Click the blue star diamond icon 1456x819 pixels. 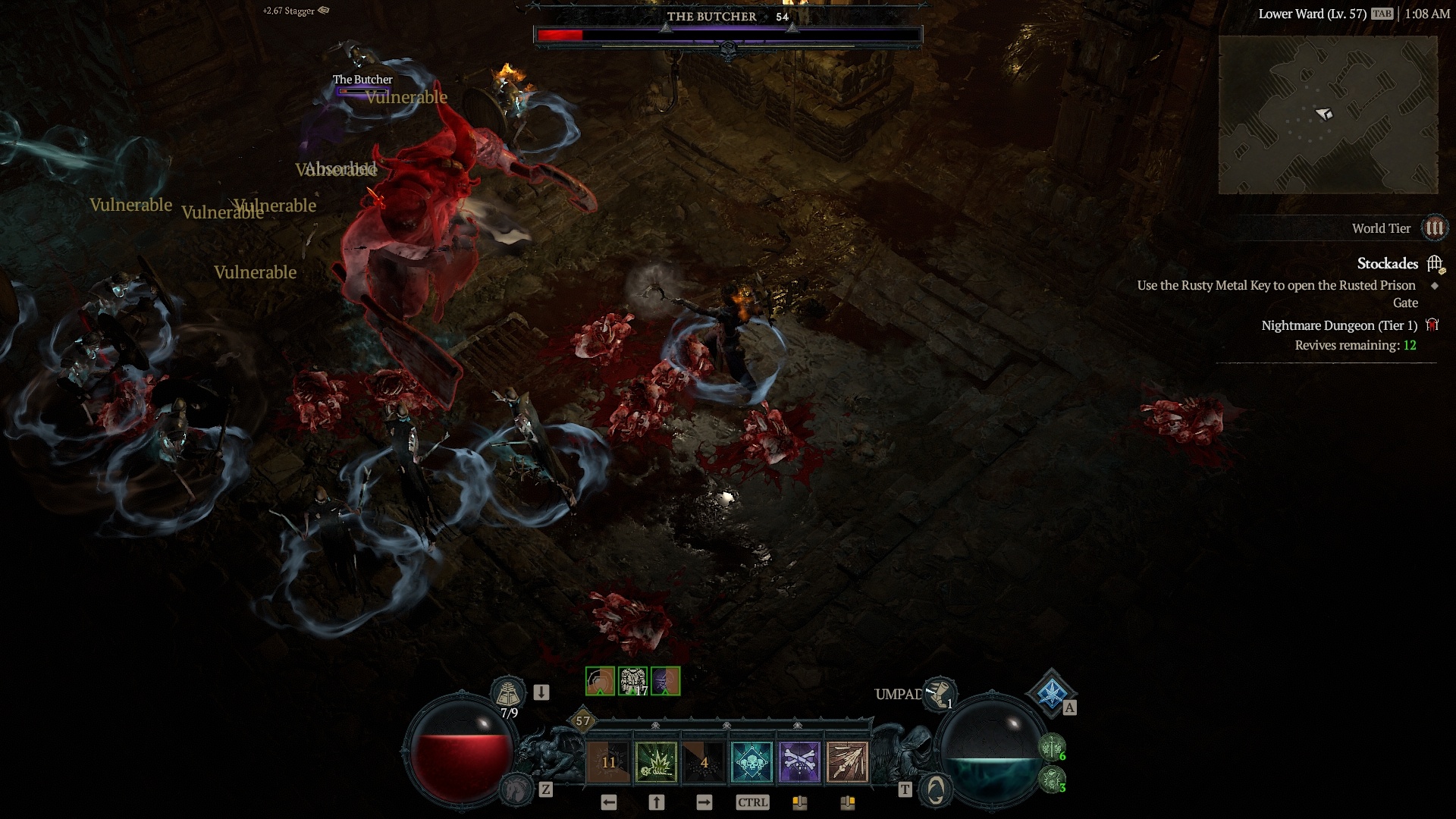[x=1051, y=693]
